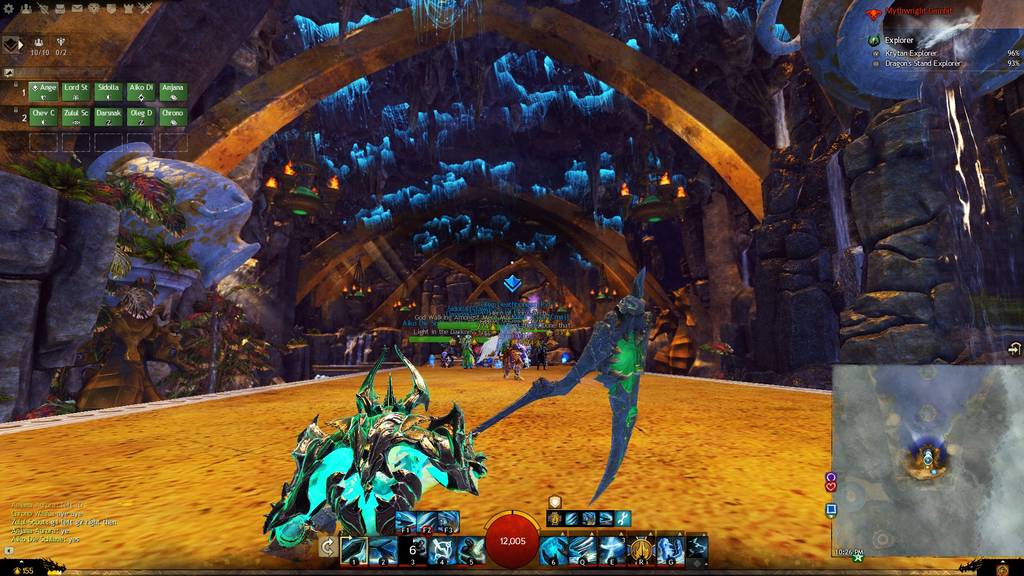Select squad member Chrono
Viewport: 1024px width, 576px height.
(173, 117)
